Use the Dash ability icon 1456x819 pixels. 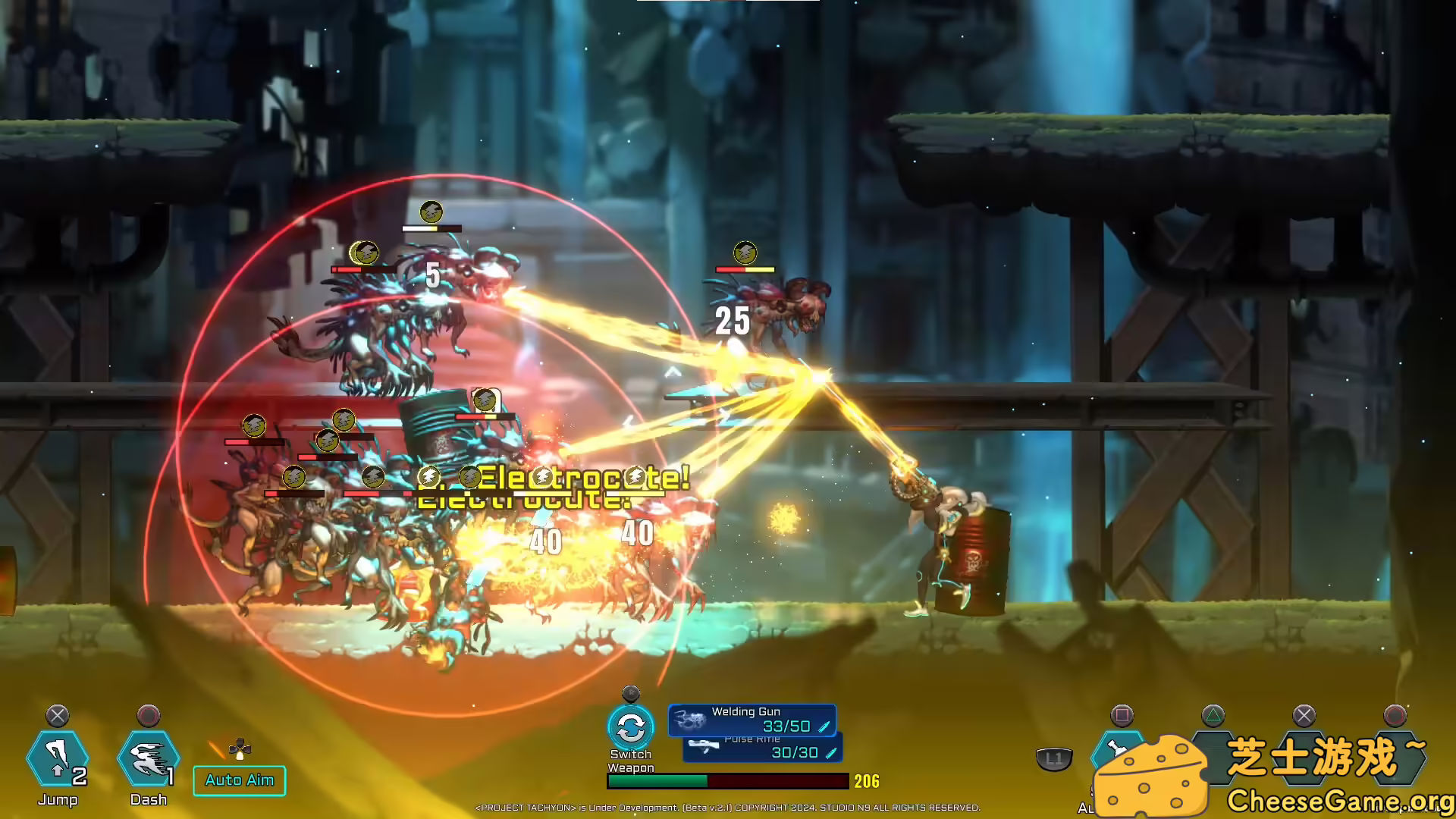149,759
